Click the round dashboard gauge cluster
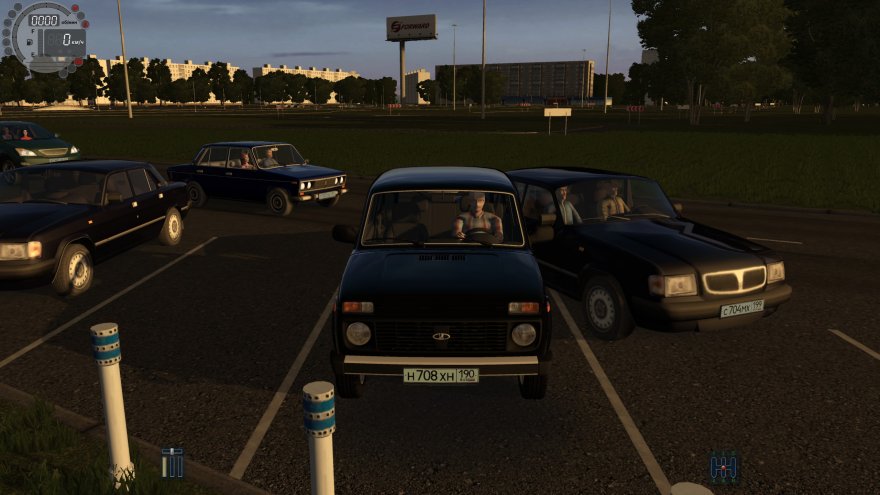This screenshot has height=495, width=880. pyautogui.click(x=45, y=37)
